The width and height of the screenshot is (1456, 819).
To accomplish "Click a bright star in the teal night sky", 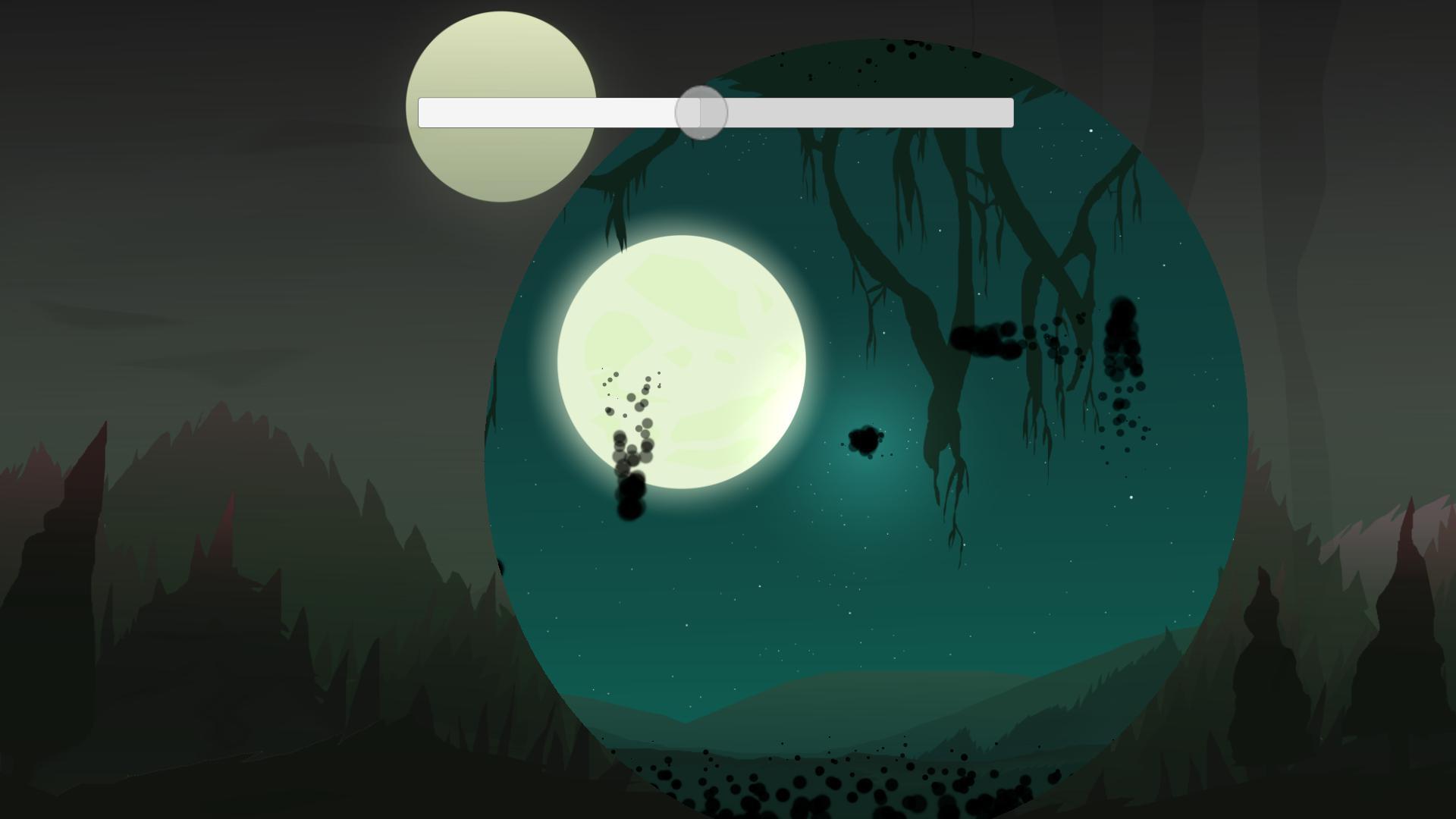I will click(1090, 130).
